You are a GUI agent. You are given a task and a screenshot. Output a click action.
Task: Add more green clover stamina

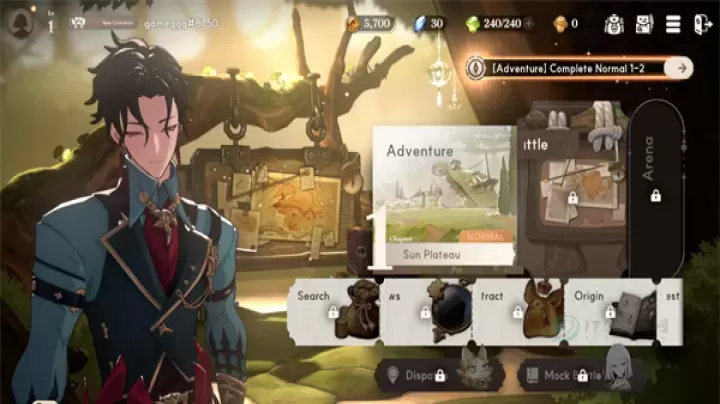[x=529, y=23]
